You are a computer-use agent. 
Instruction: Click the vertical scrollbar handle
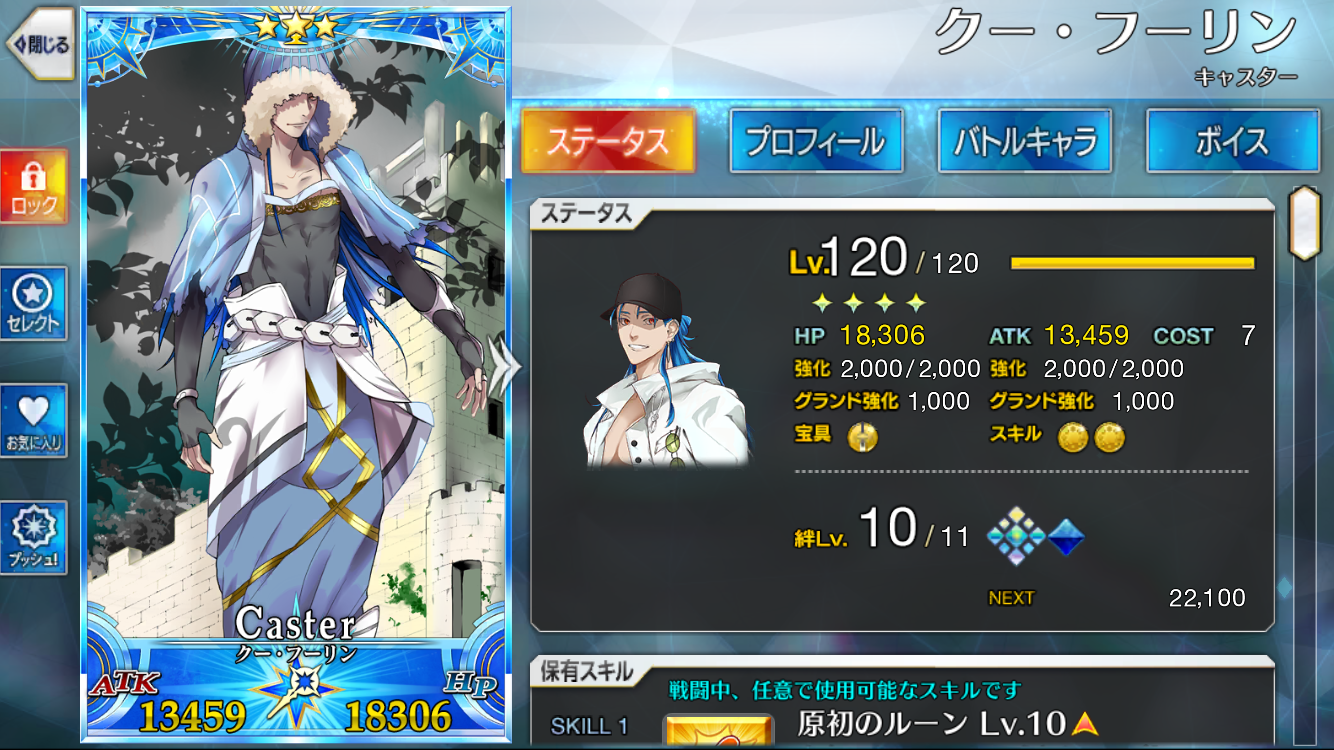point(1302,222)
